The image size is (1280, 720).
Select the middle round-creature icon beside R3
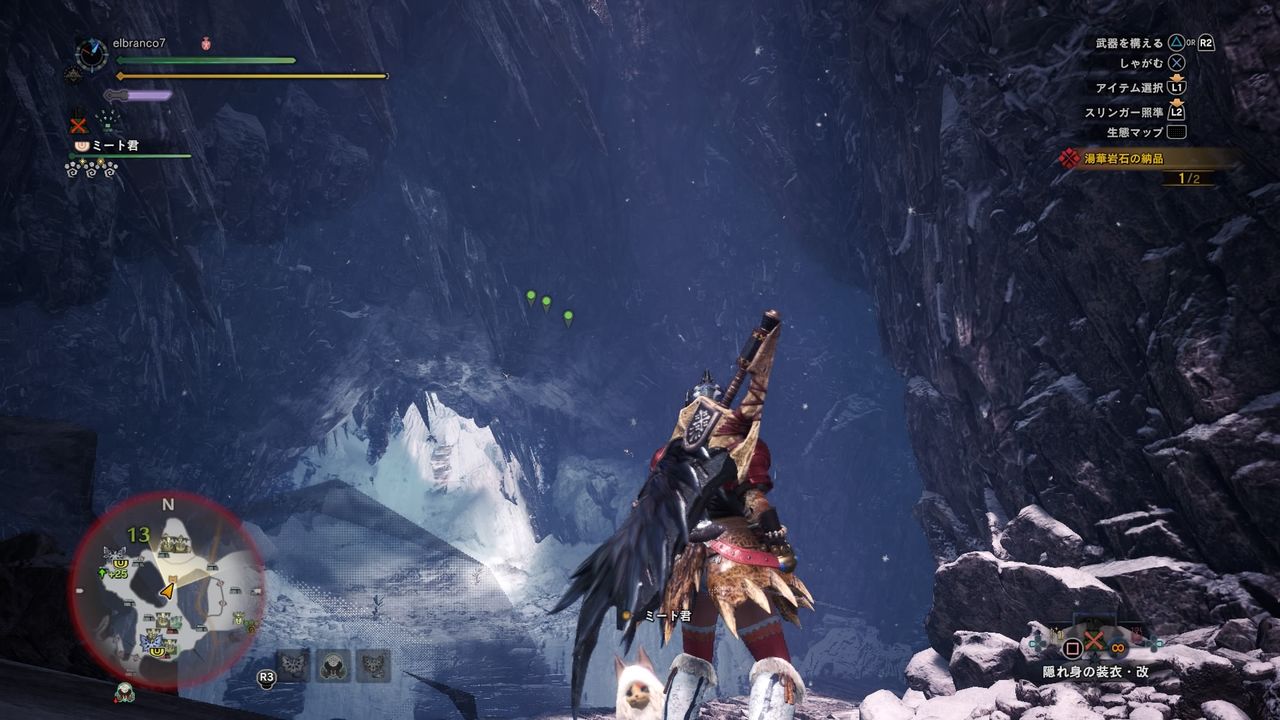point(333,665)
